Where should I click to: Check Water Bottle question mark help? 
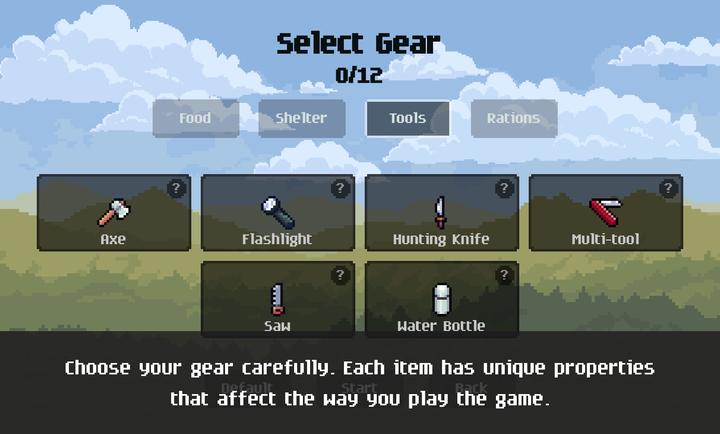pyautogui.click(x=504, y=275)
